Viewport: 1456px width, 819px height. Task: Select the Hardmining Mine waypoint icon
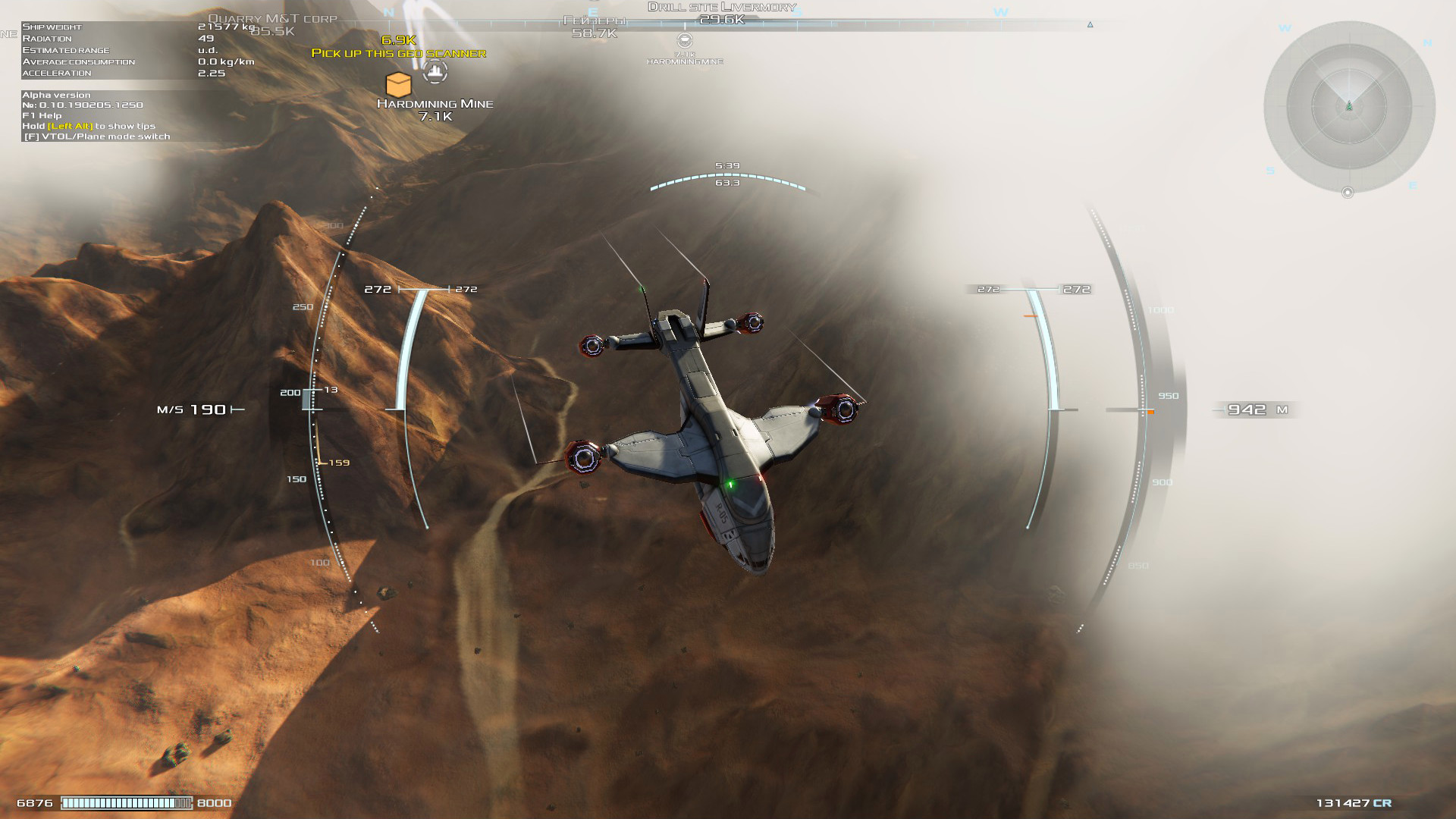(x=435, y=72)
